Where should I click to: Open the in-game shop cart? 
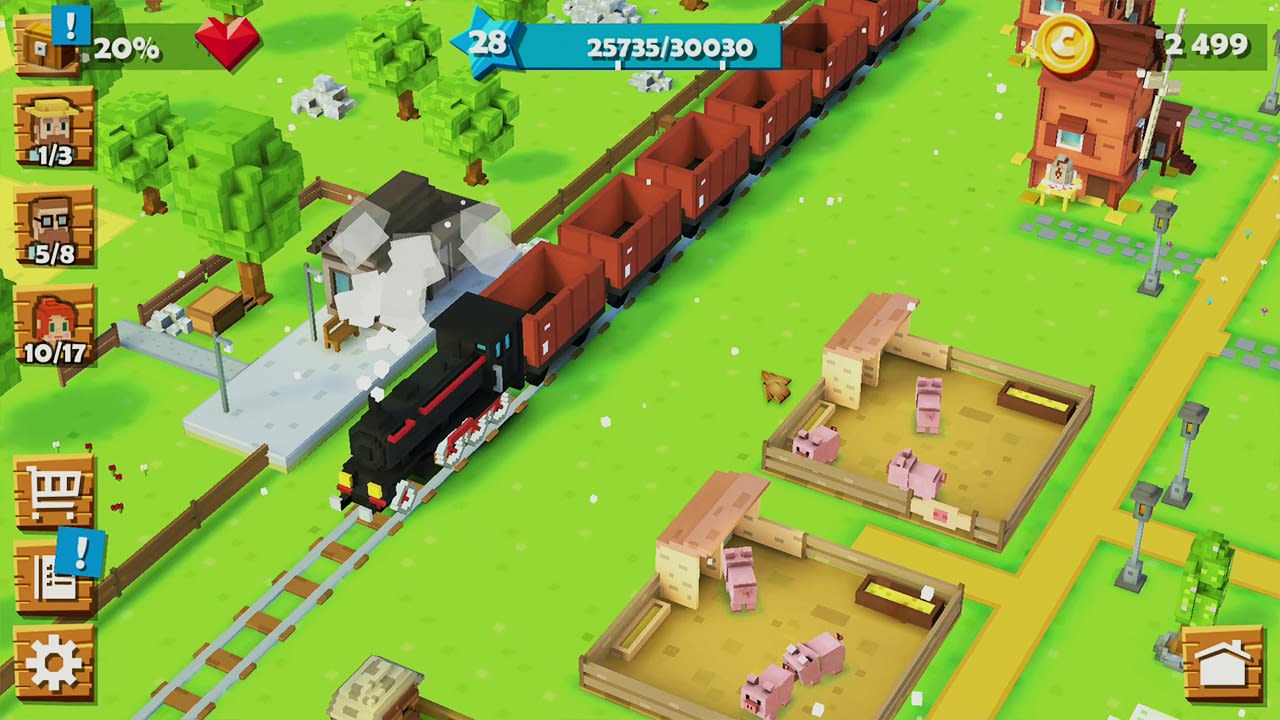[52, 490]
